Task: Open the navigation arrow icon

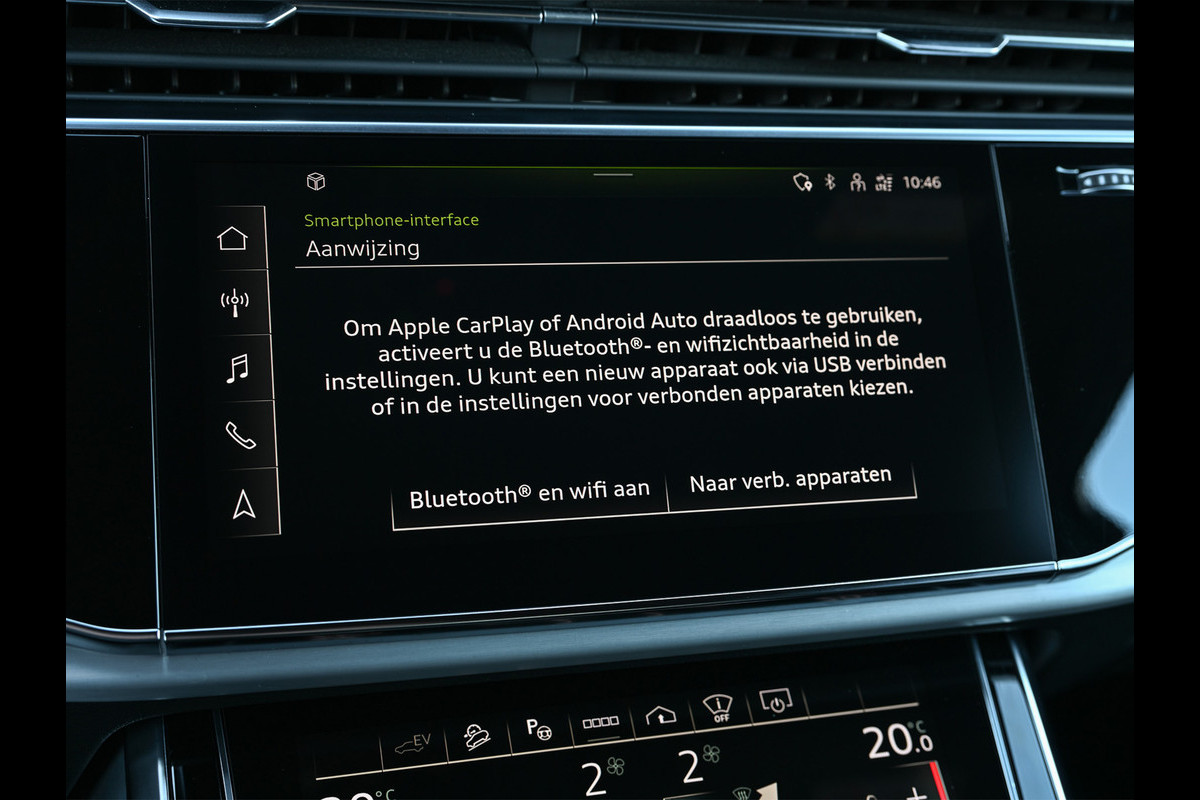Action: pos(243,505)
